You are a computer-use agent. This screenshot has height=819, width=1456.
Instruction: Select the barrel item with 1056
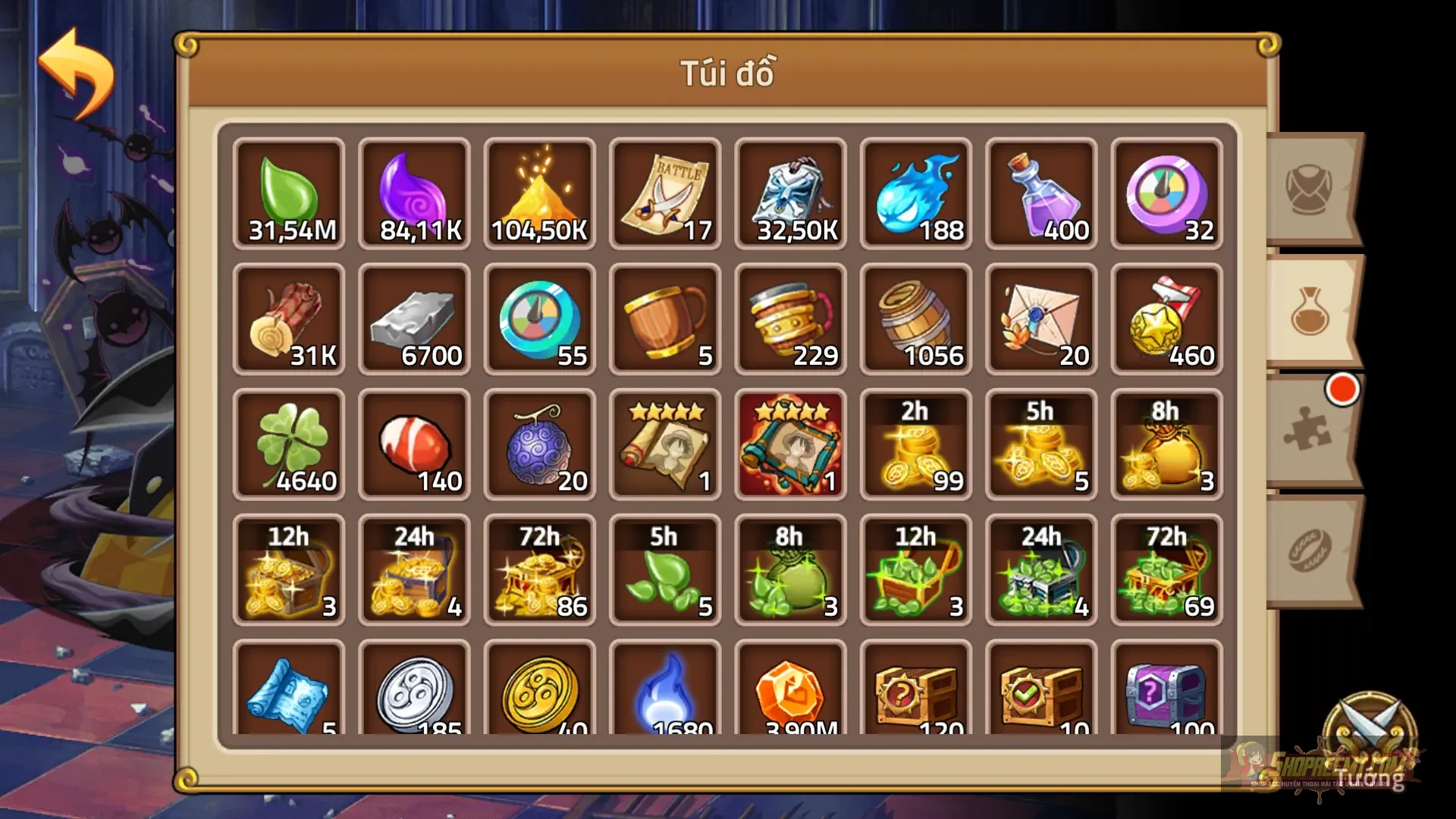coord(915,318)
